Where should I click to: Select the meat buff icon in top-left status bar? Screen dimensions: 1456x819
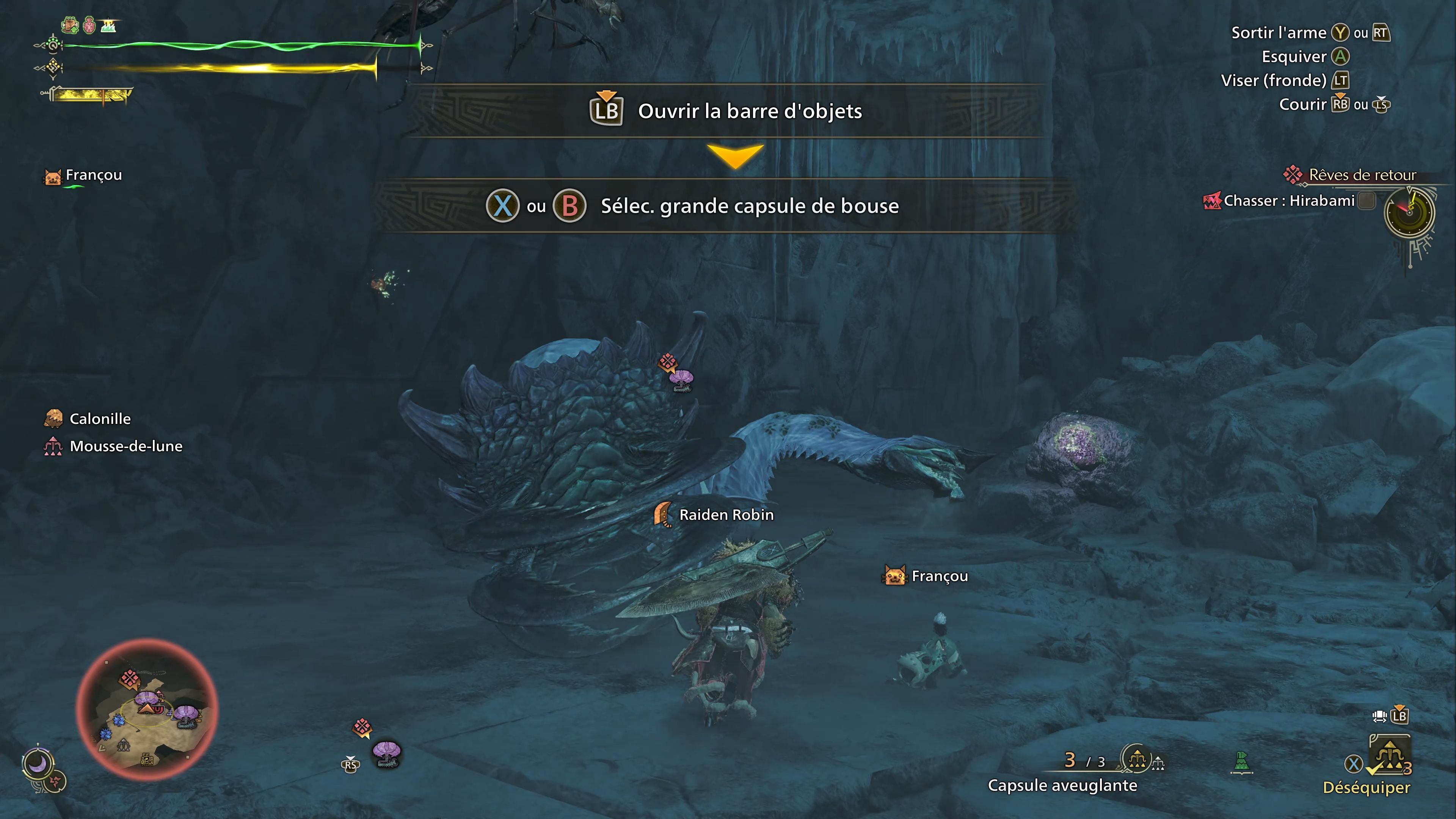coord(70,25)
